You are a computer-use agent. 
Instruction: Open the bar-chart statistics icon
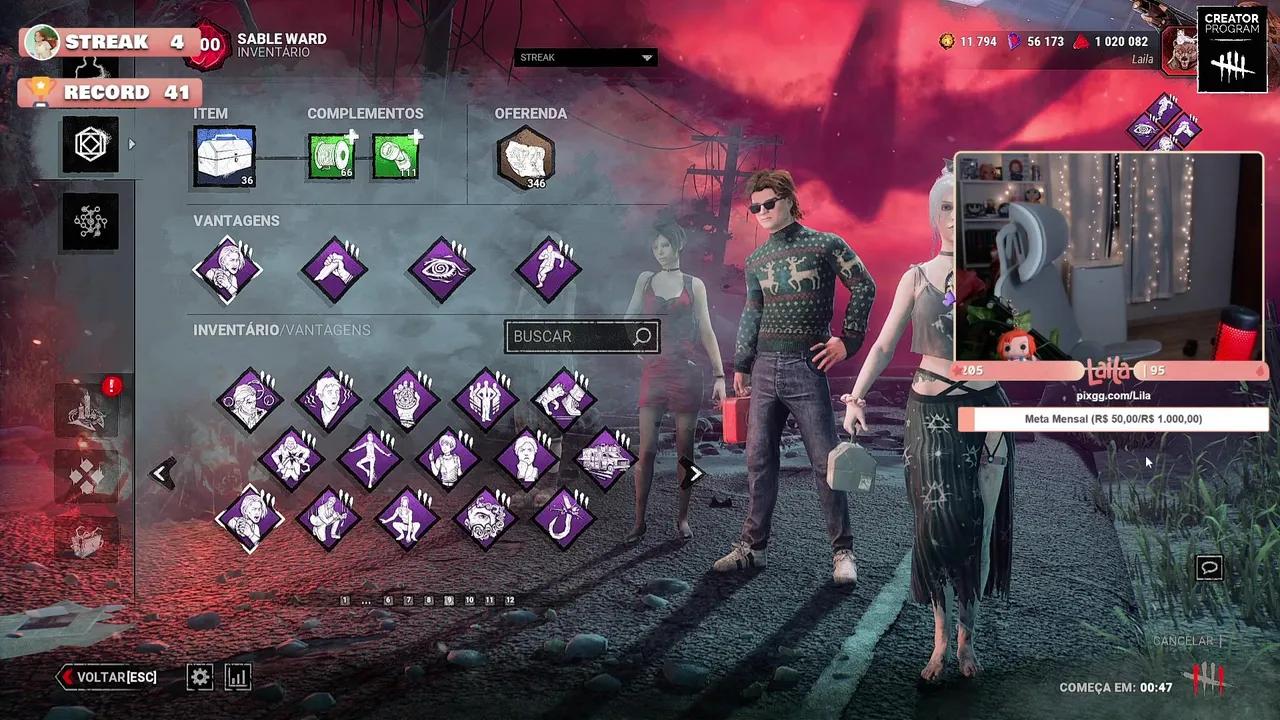tap(238, 677)
